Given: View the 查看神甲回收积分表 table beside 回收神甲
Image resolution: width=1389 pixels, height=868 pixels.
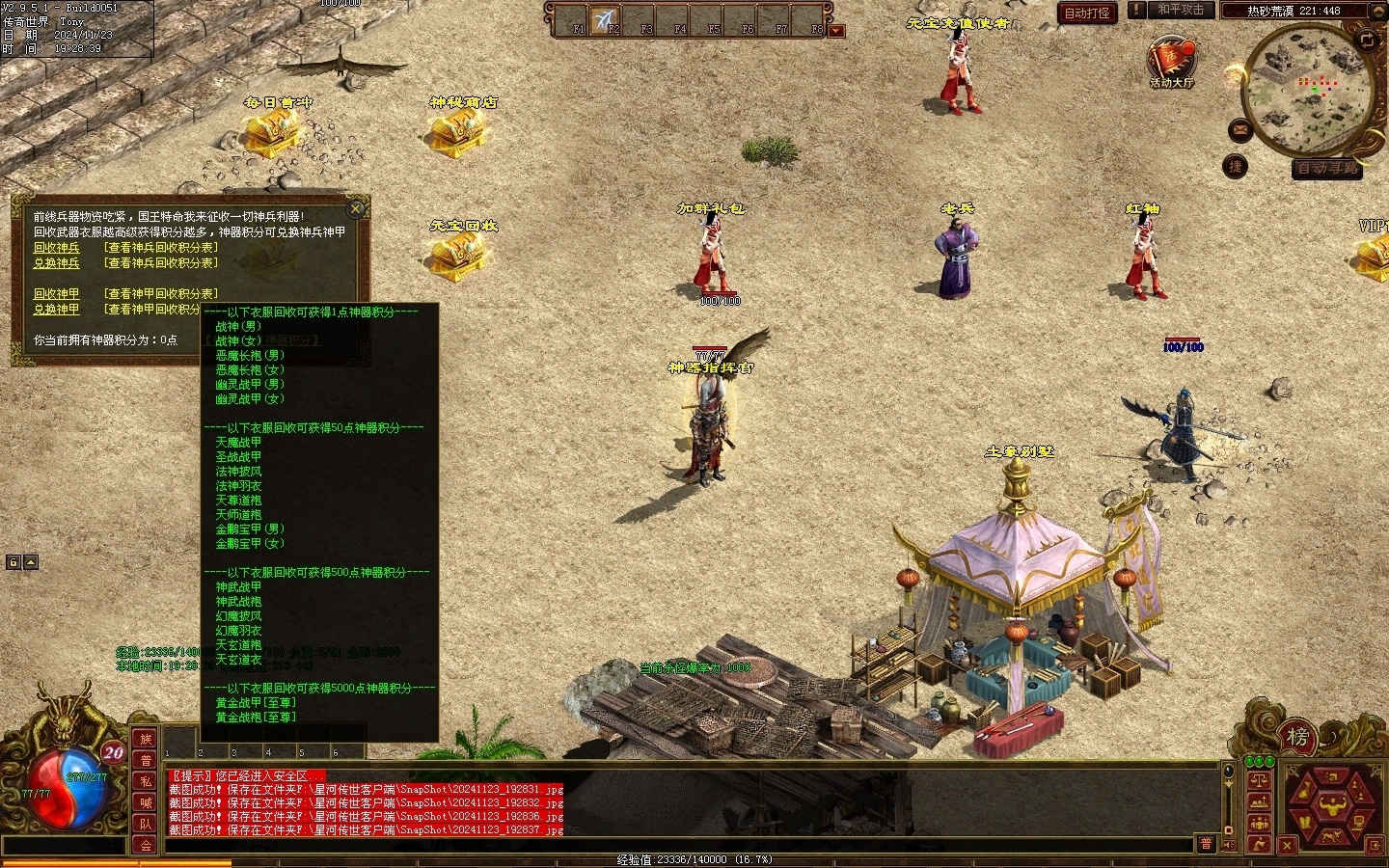Looking at the screenshot, I should [161, 294].
